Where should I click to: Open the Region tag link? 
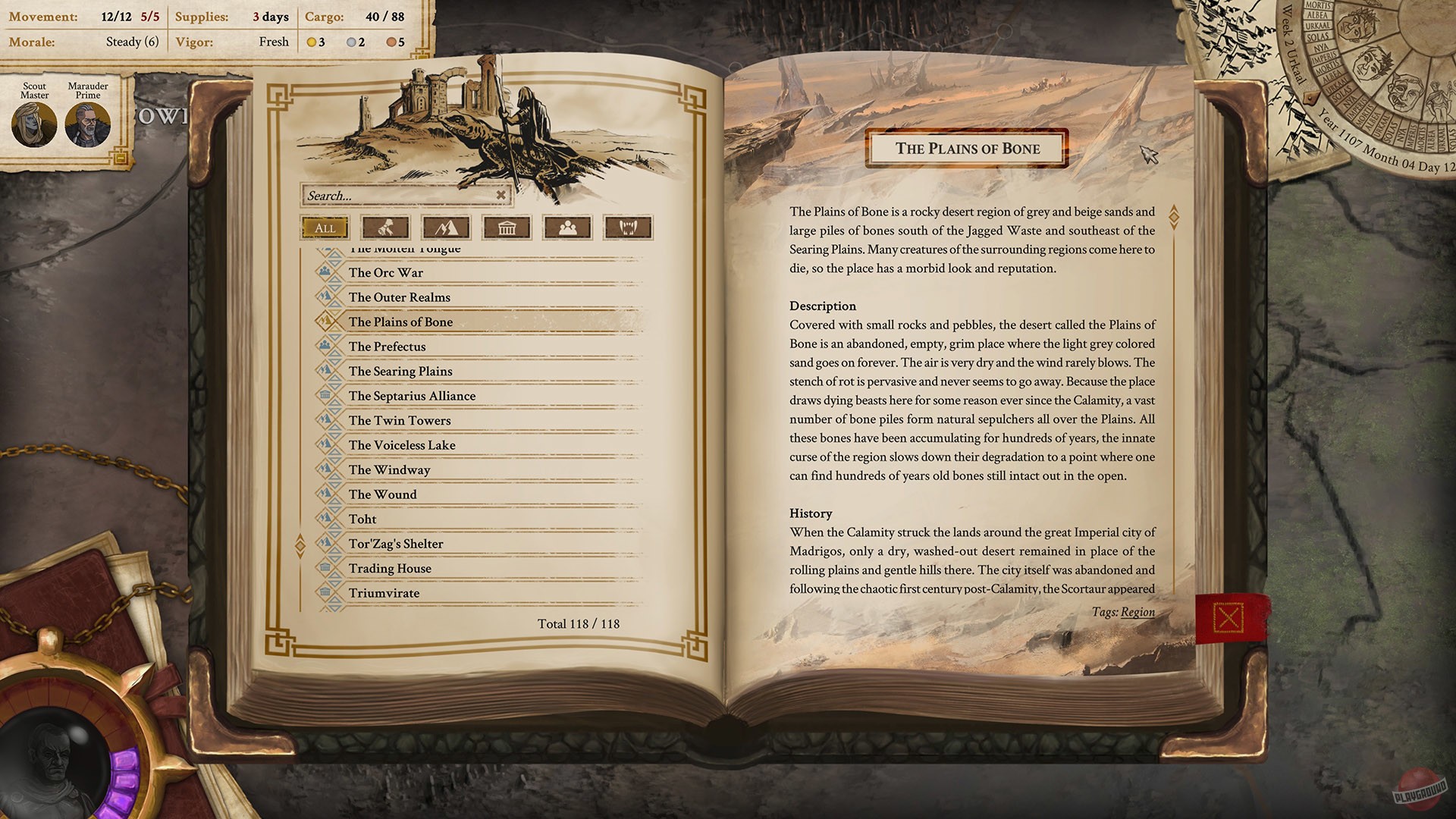point(1137,612)
